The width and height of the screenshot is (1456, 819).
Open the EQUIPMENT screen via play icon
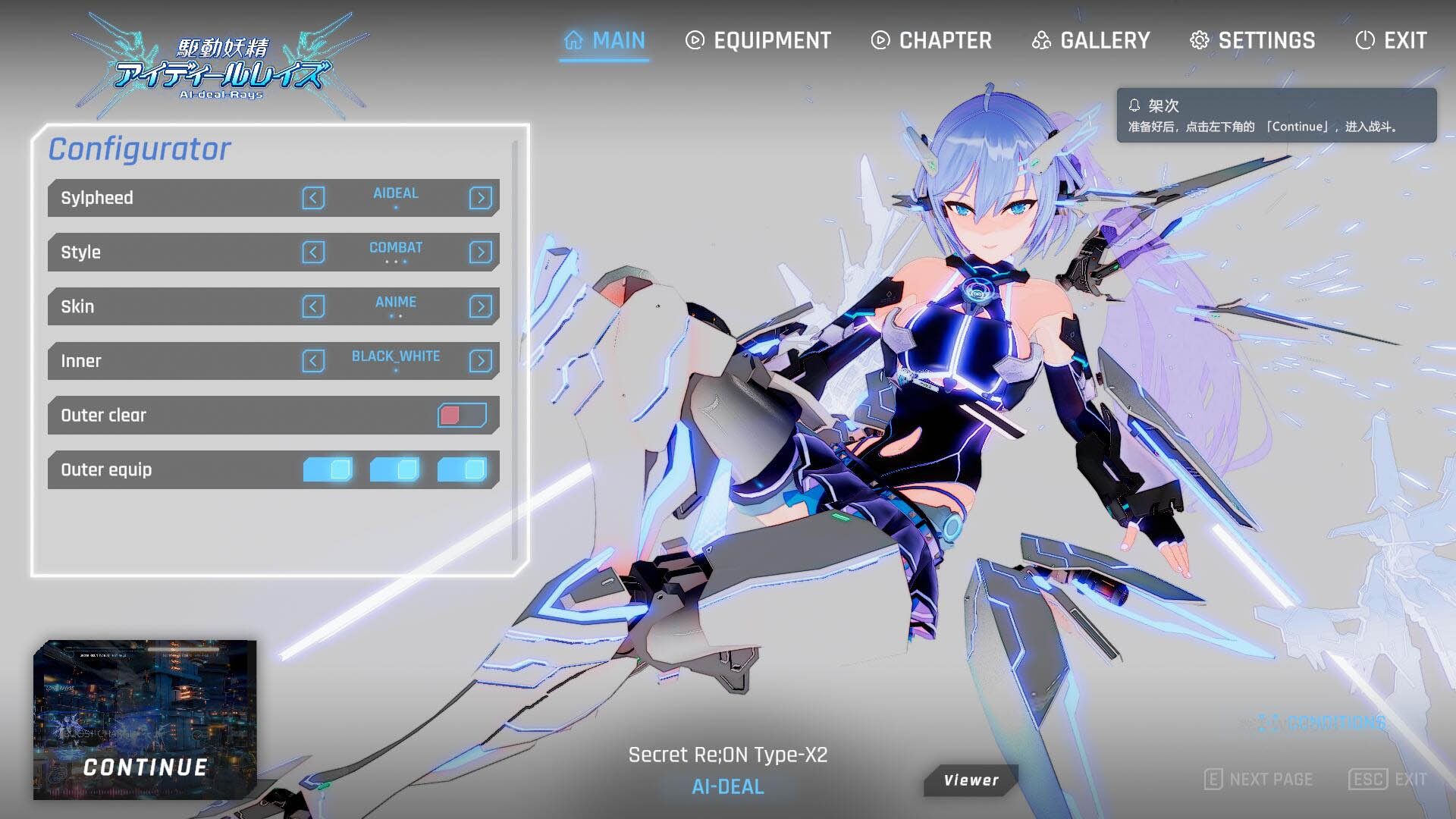[x=695, y=40]
